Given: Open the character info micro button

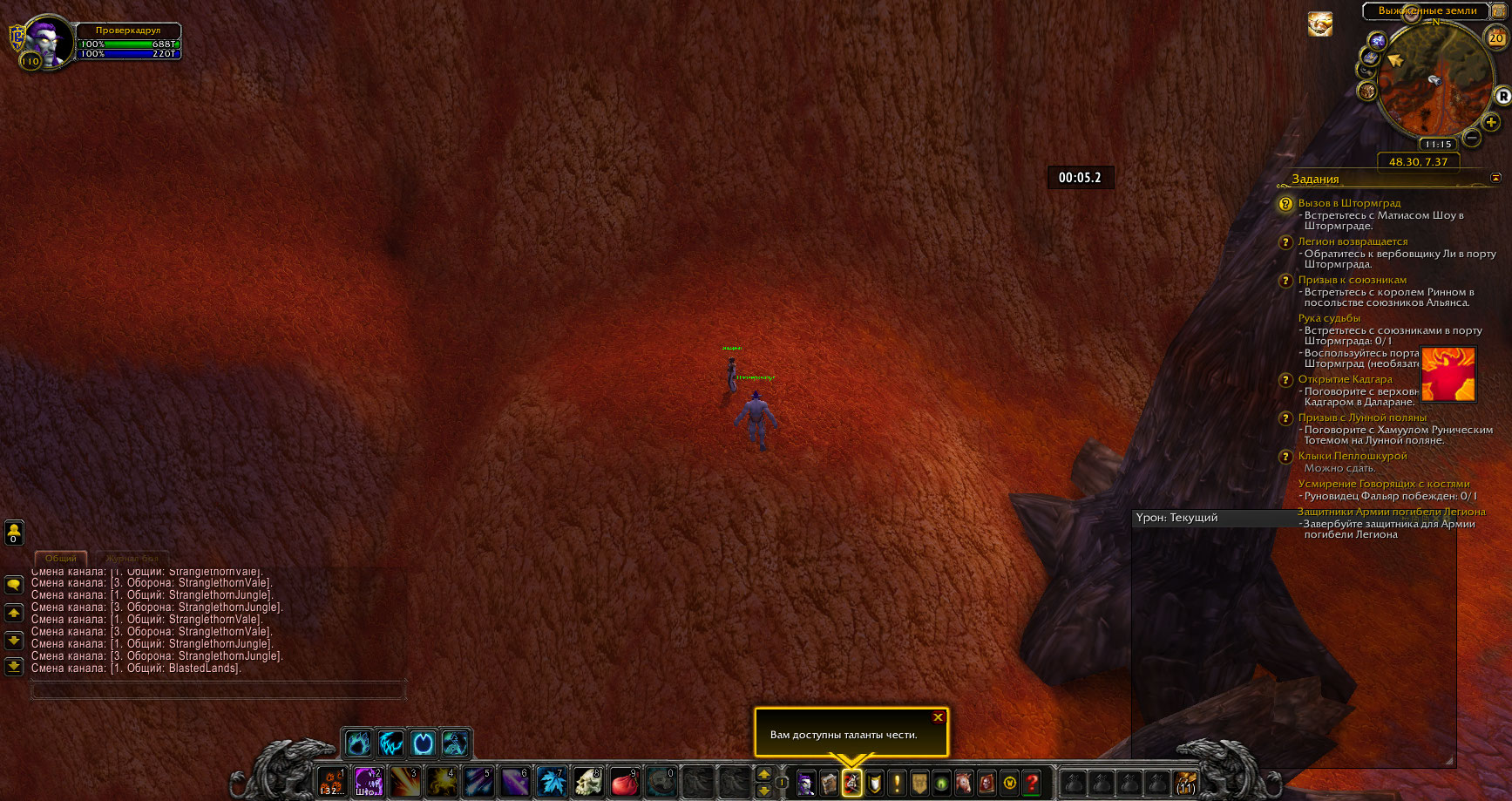Looking at the screenshot, I should pyautogui.click(x=806, y=783).
